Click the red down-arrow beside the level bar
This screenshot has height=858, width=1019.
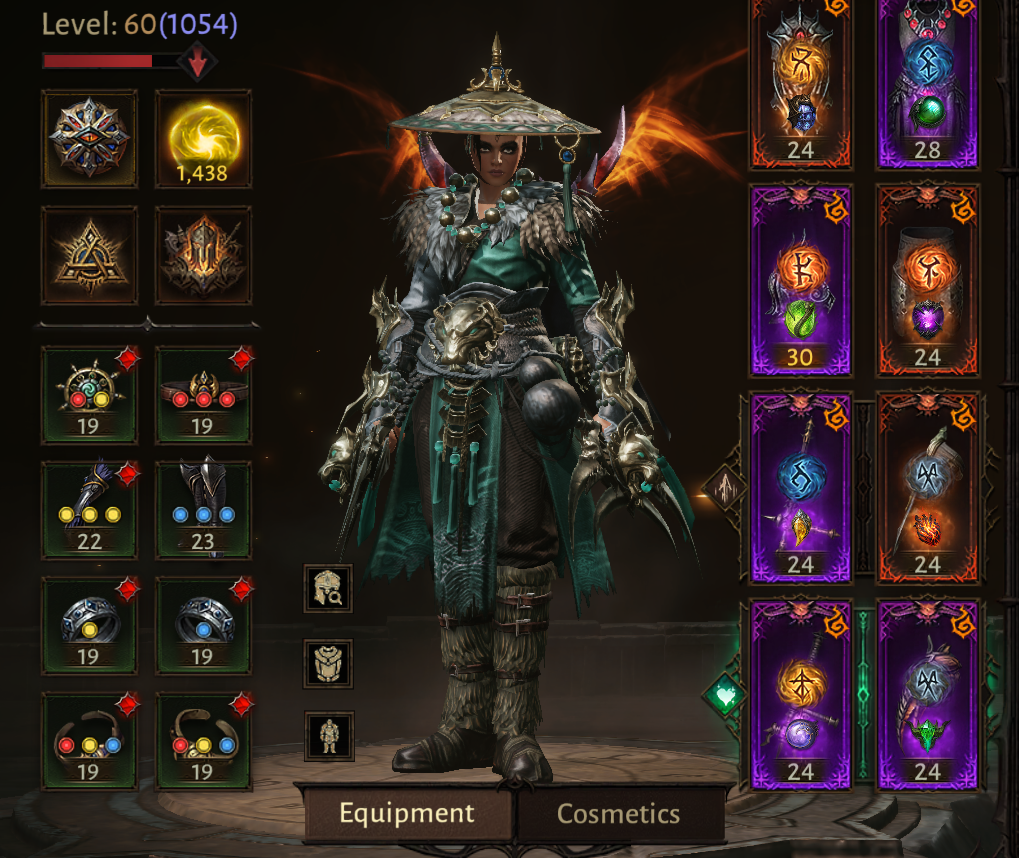click(197, 63)
